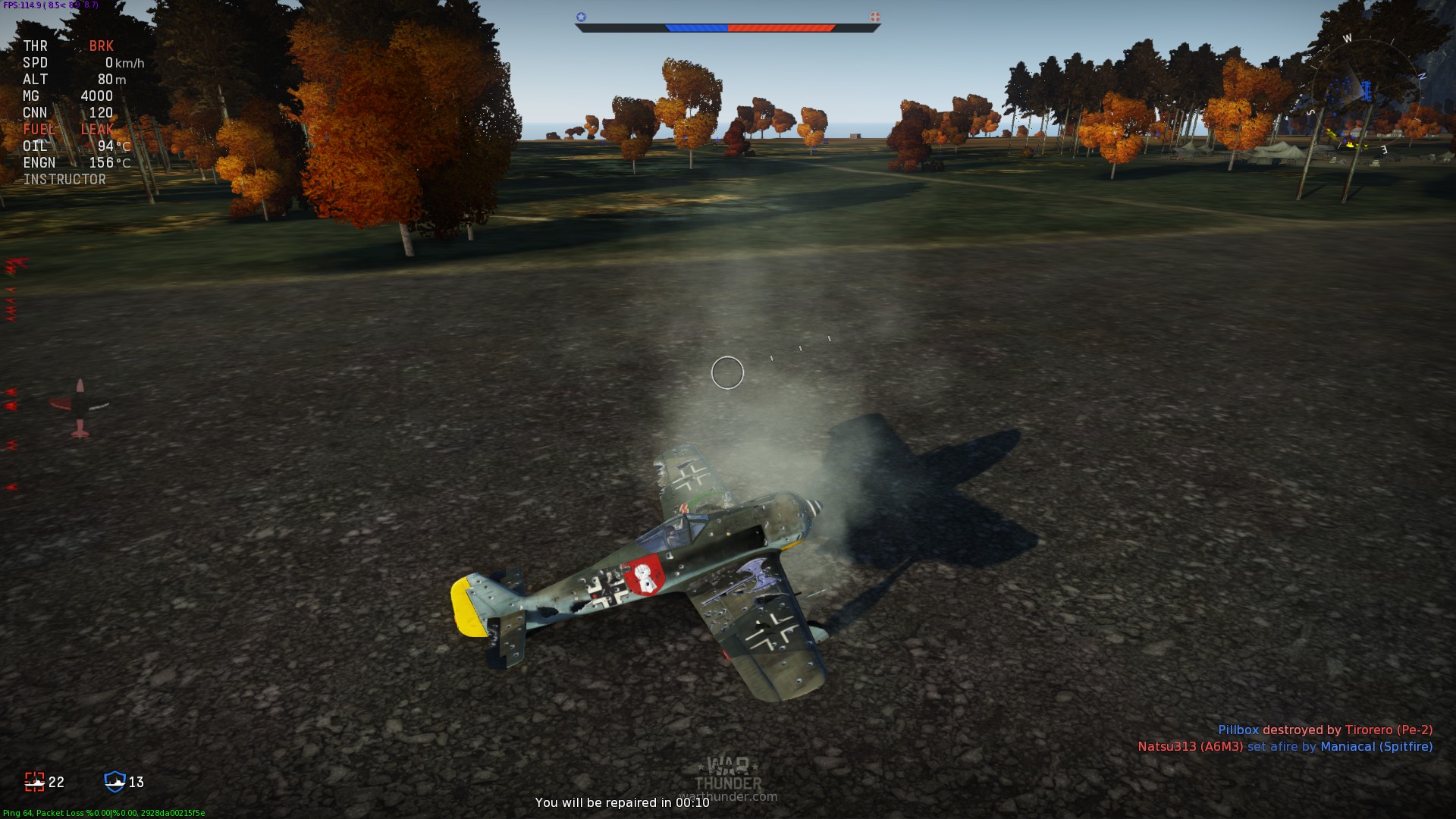Click the Natsu313 set afire feed entry

pos(1285,746)
